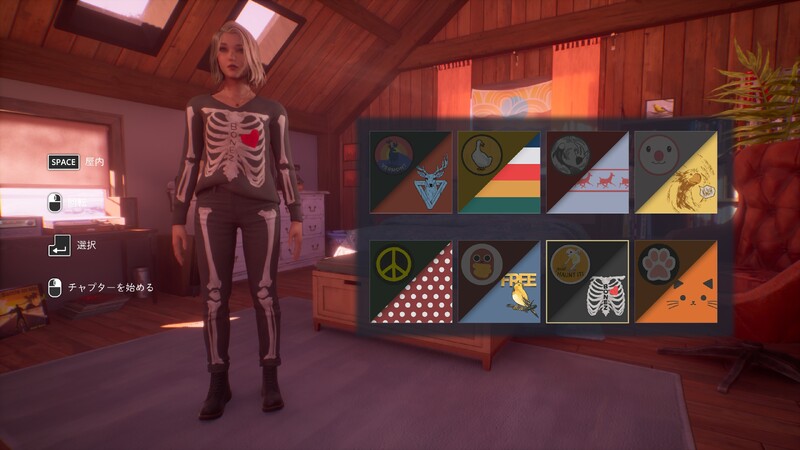Pick the skeleton ribcage Bonez outfit
This screenshot has width=800, height=450.
(587, 282)
